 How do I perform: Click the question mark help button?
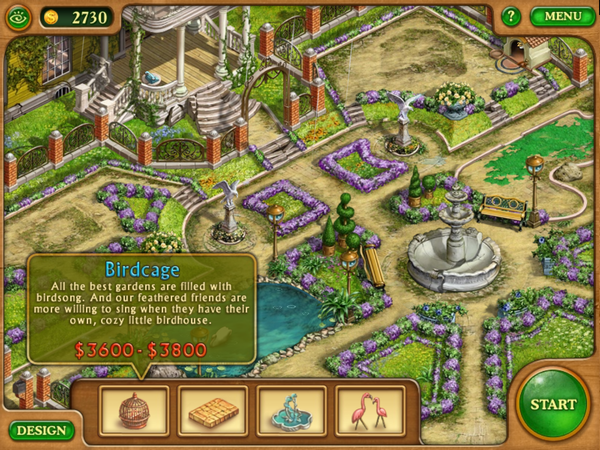coord(511,16)
